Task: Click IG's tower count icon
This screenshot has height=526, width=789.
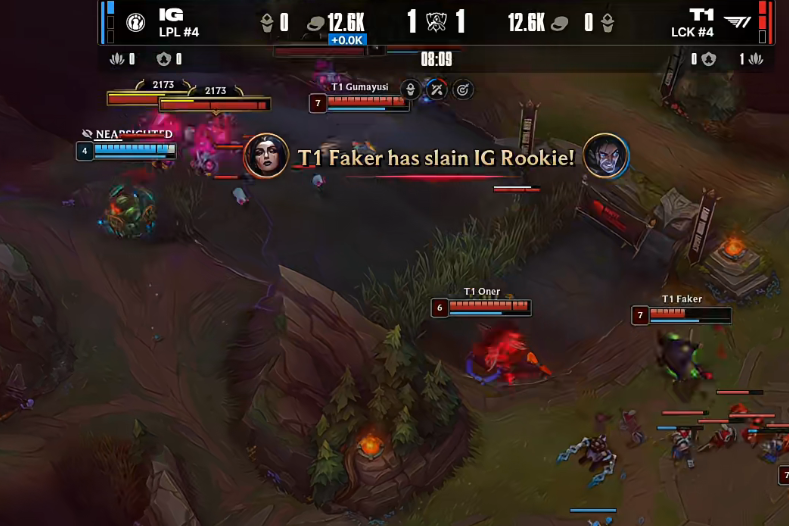Action: [x=267, y=23]
